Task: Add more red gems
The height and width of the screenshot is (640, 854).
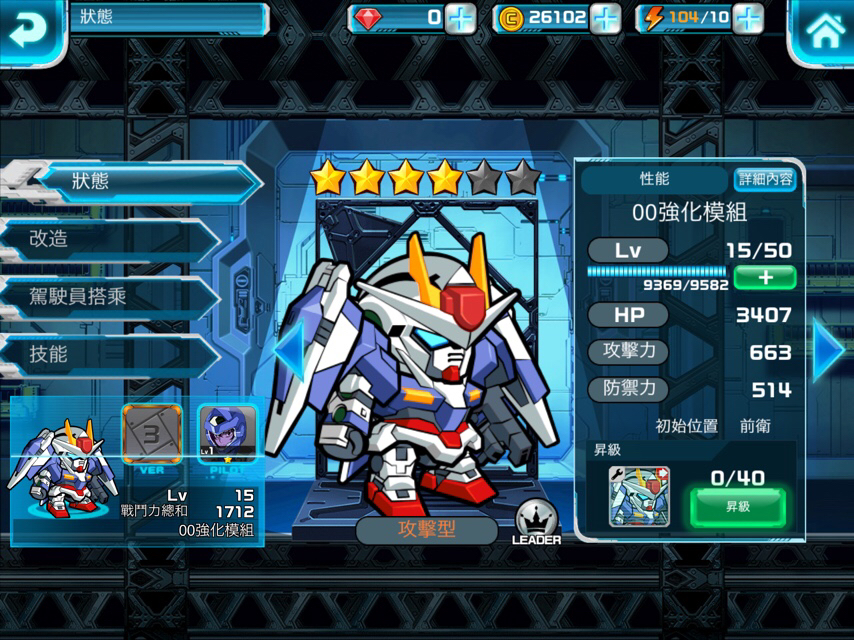Action: [461, 18]
